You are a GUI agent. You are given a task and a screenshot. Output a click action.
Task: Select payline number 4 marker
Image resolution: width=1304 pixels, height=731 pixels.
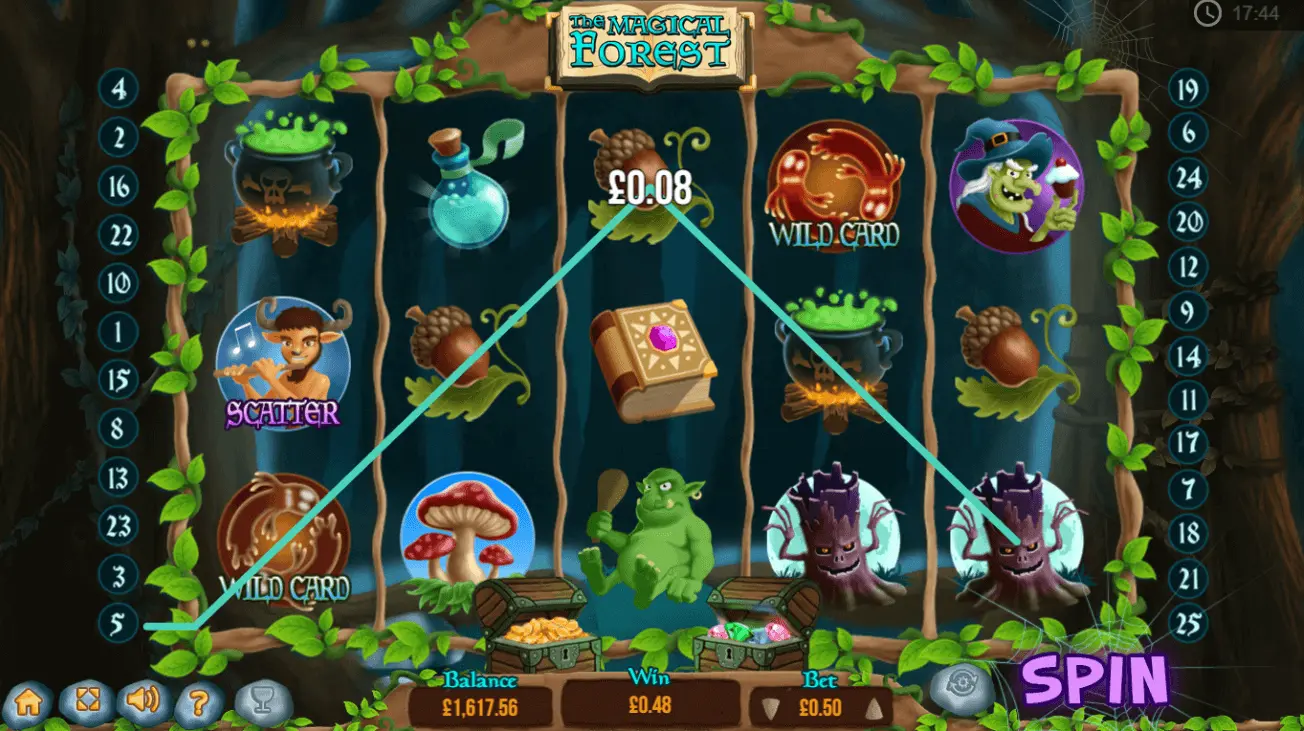(118, 90)
